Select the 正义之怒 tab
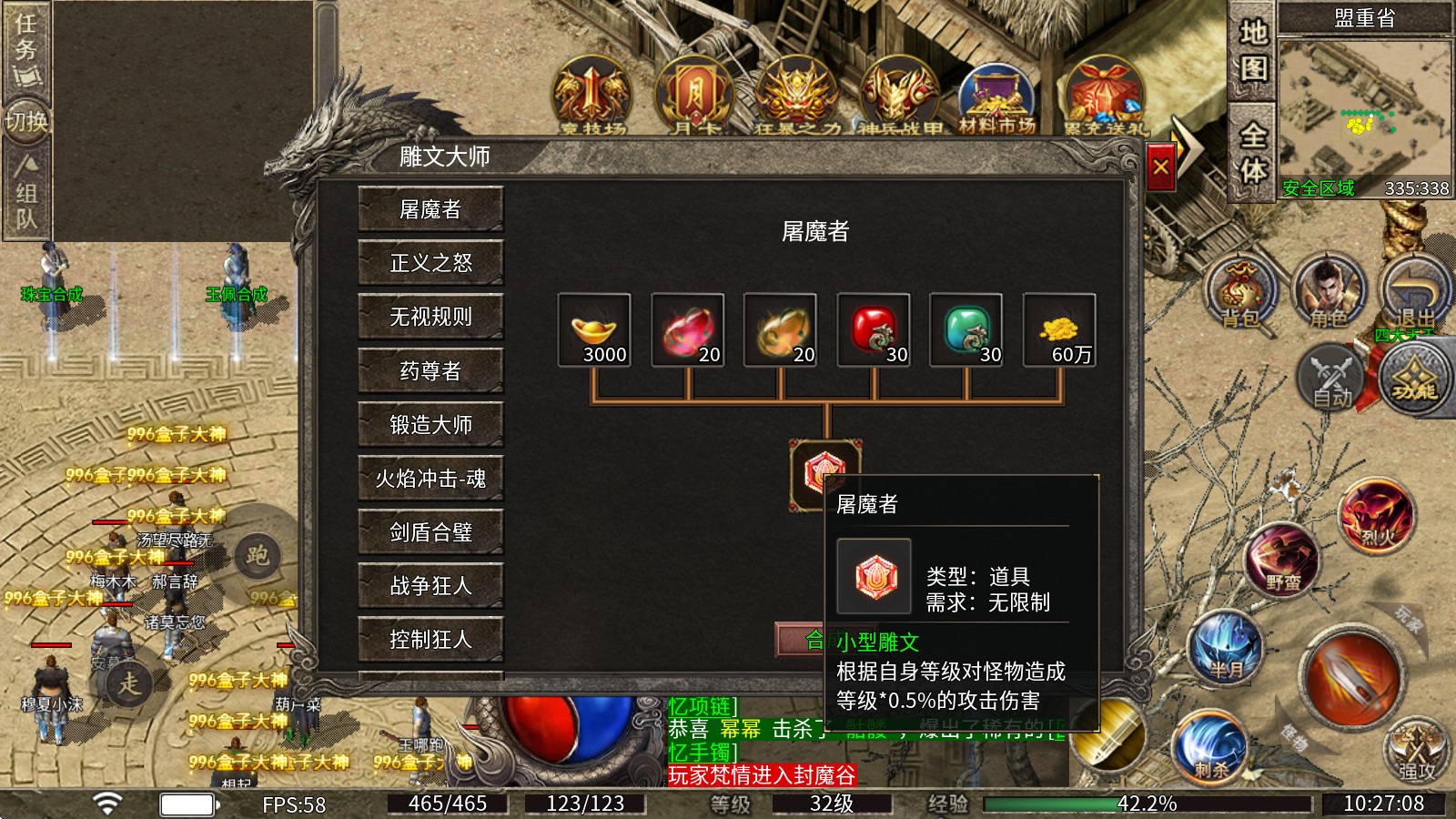 pyautogui.click(x=431, y=263)
